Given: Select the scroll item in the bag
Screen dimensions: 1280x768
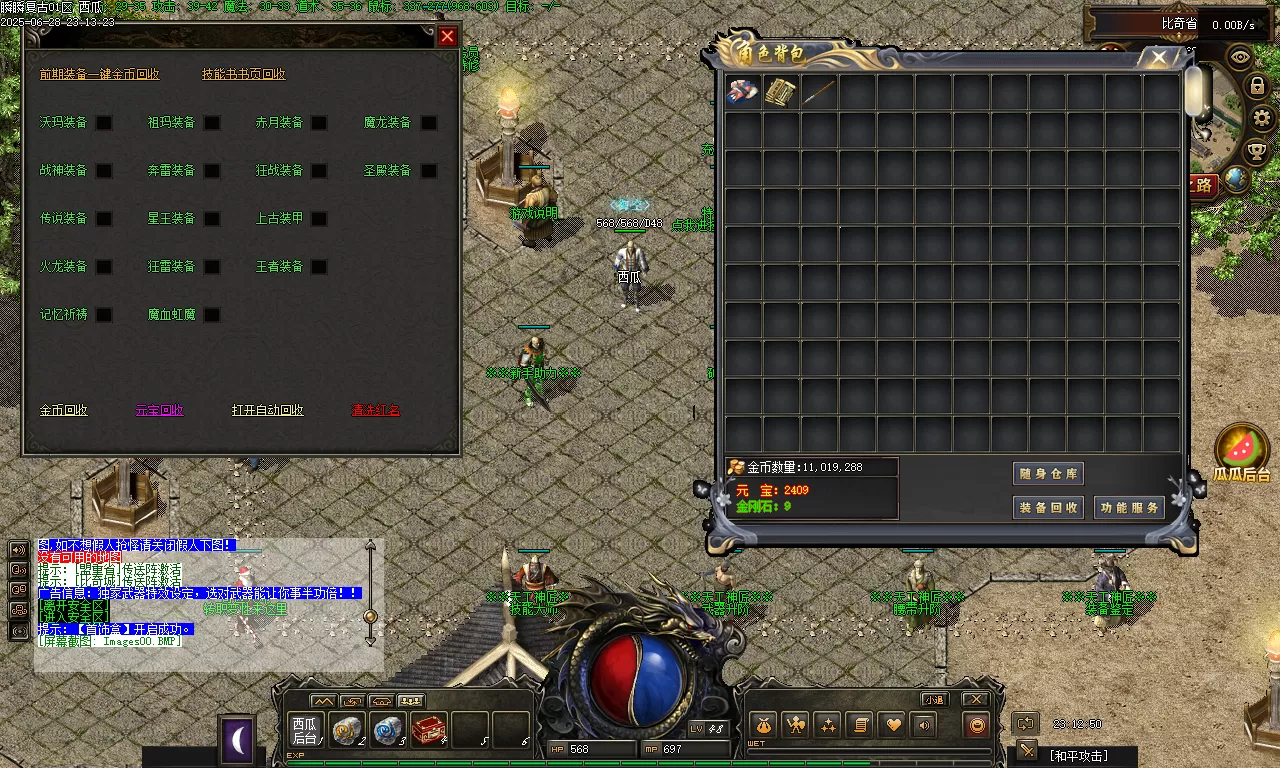Looking at the screenshot, I should 781,93.
